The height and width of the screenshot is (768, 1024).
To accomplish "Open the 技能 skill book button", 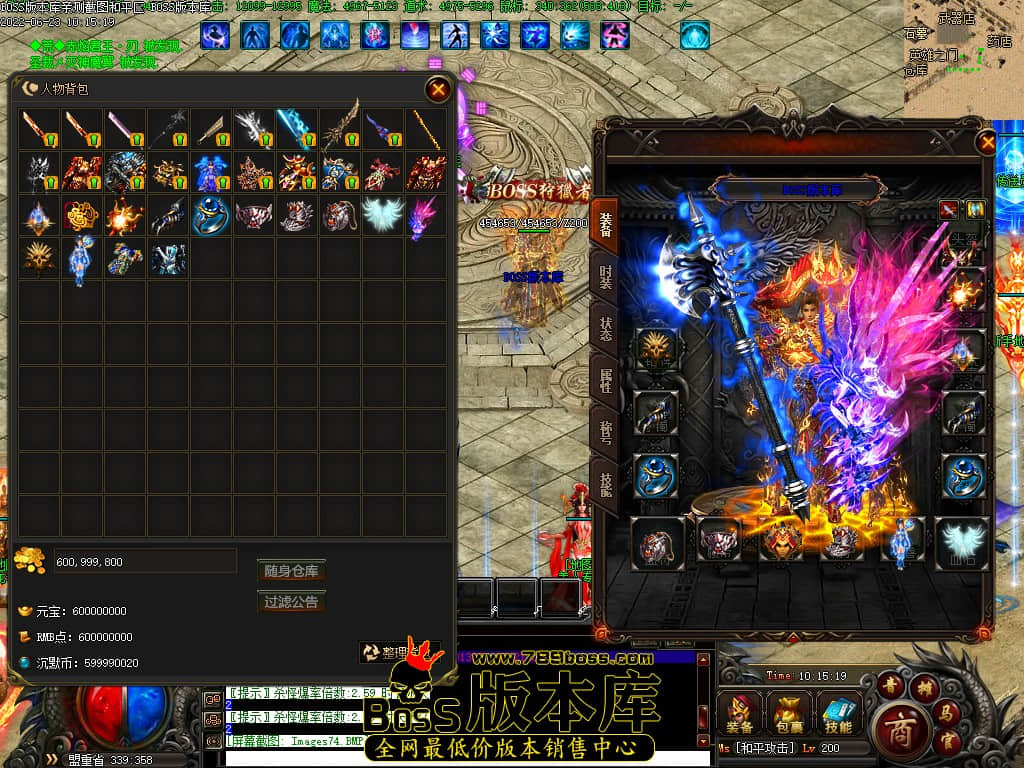I will [x=838, y=713].
